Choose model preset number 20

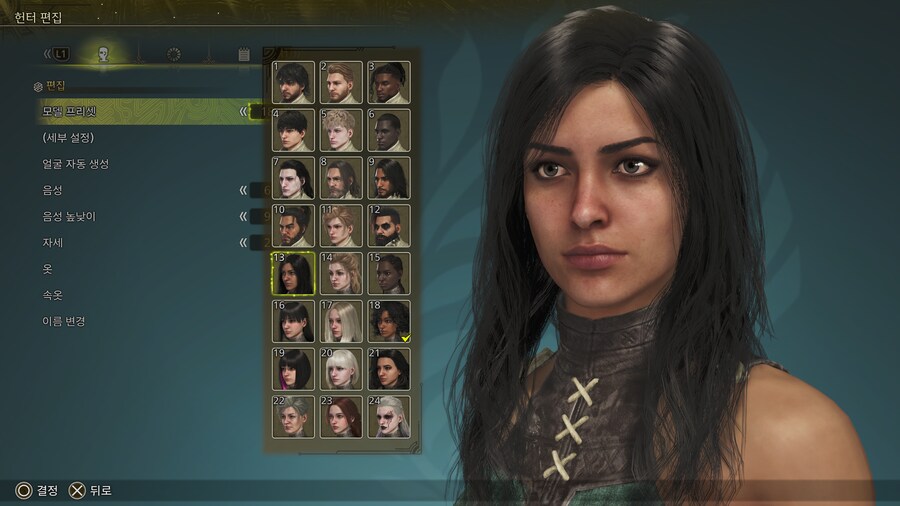tap(341, 369)
